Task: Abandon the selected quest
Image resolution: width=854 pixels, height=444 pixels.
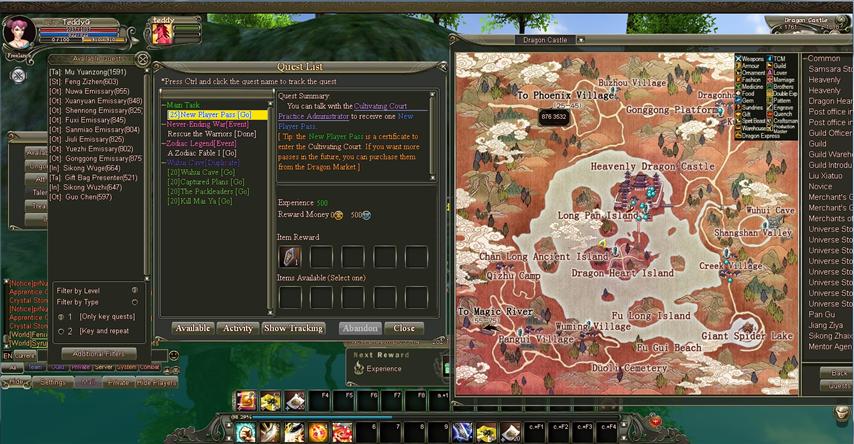Action: point(358,328)
